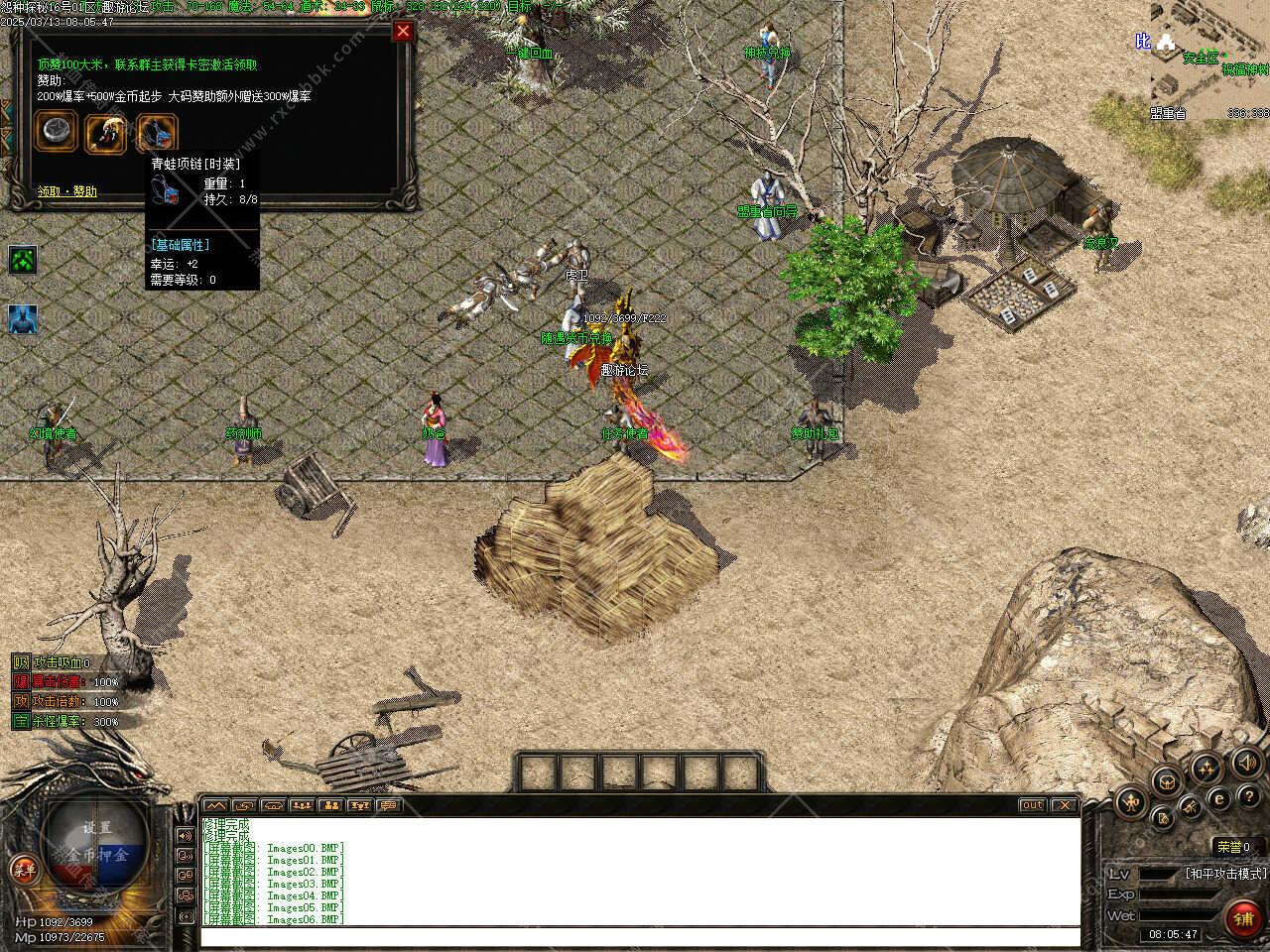Open the bag chest round button
Viewport: 1270px width, 952px height.
point(1166,780)
